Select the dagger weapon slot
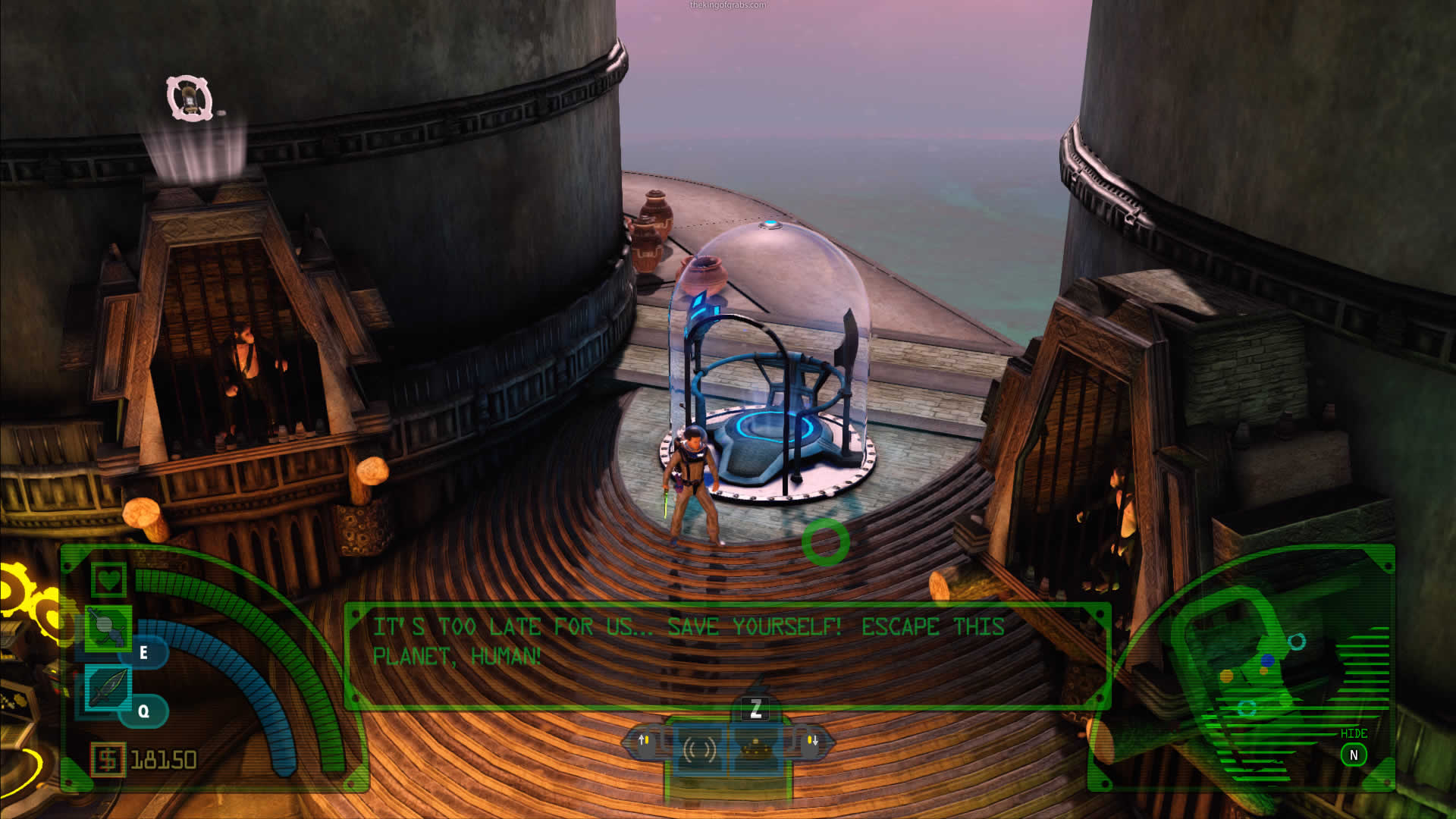This screenshot has width=1456, height=819. coord(108,687)
